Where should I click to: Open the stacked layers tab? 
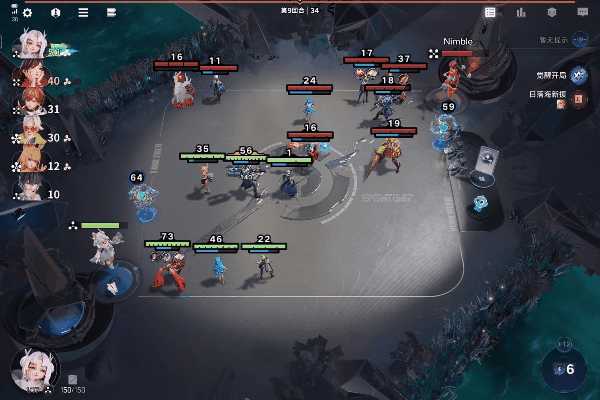click(x=551, y=13)
